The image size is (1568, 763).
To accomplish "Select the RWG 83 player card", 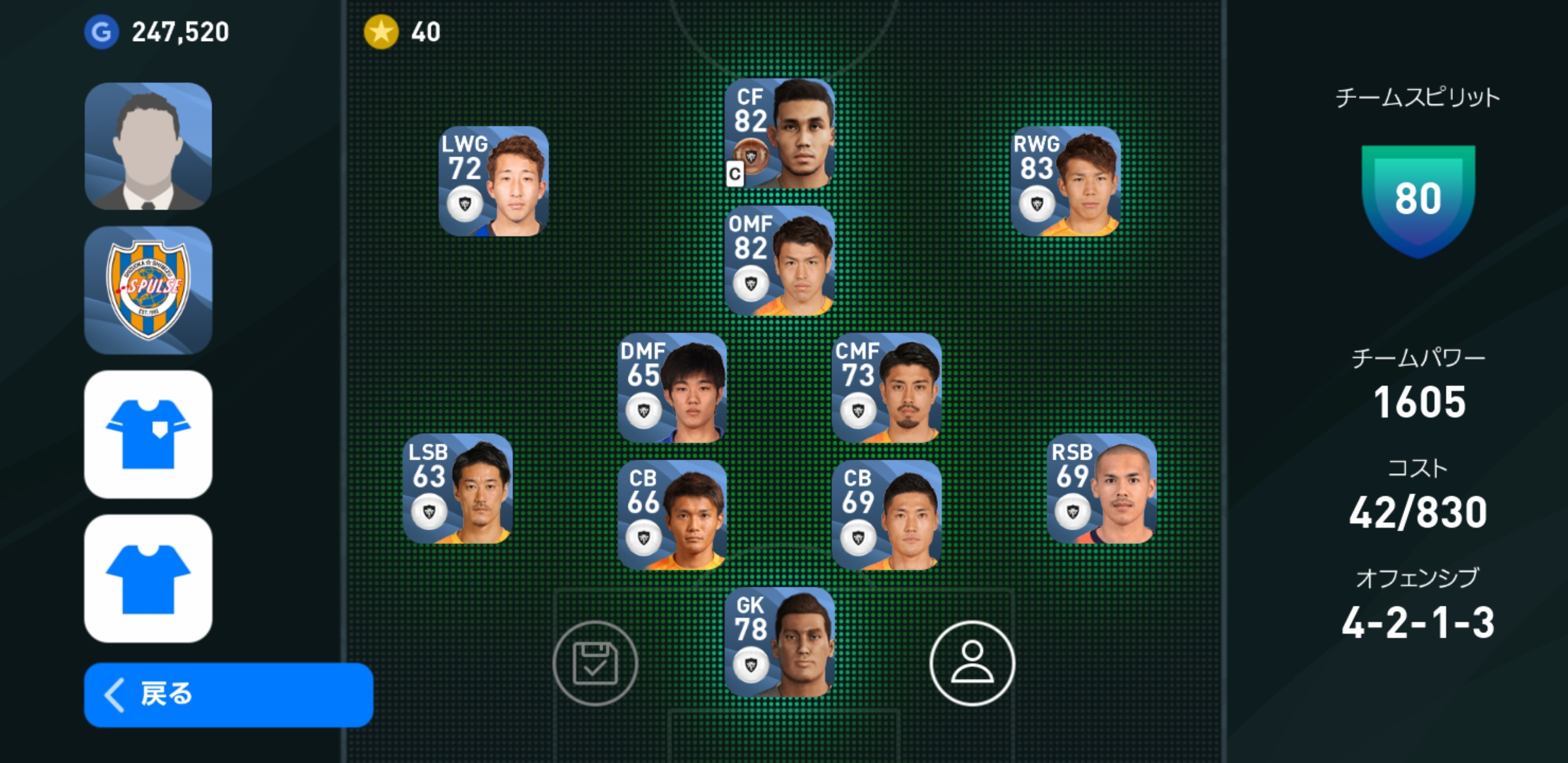I will (1065, 182).
